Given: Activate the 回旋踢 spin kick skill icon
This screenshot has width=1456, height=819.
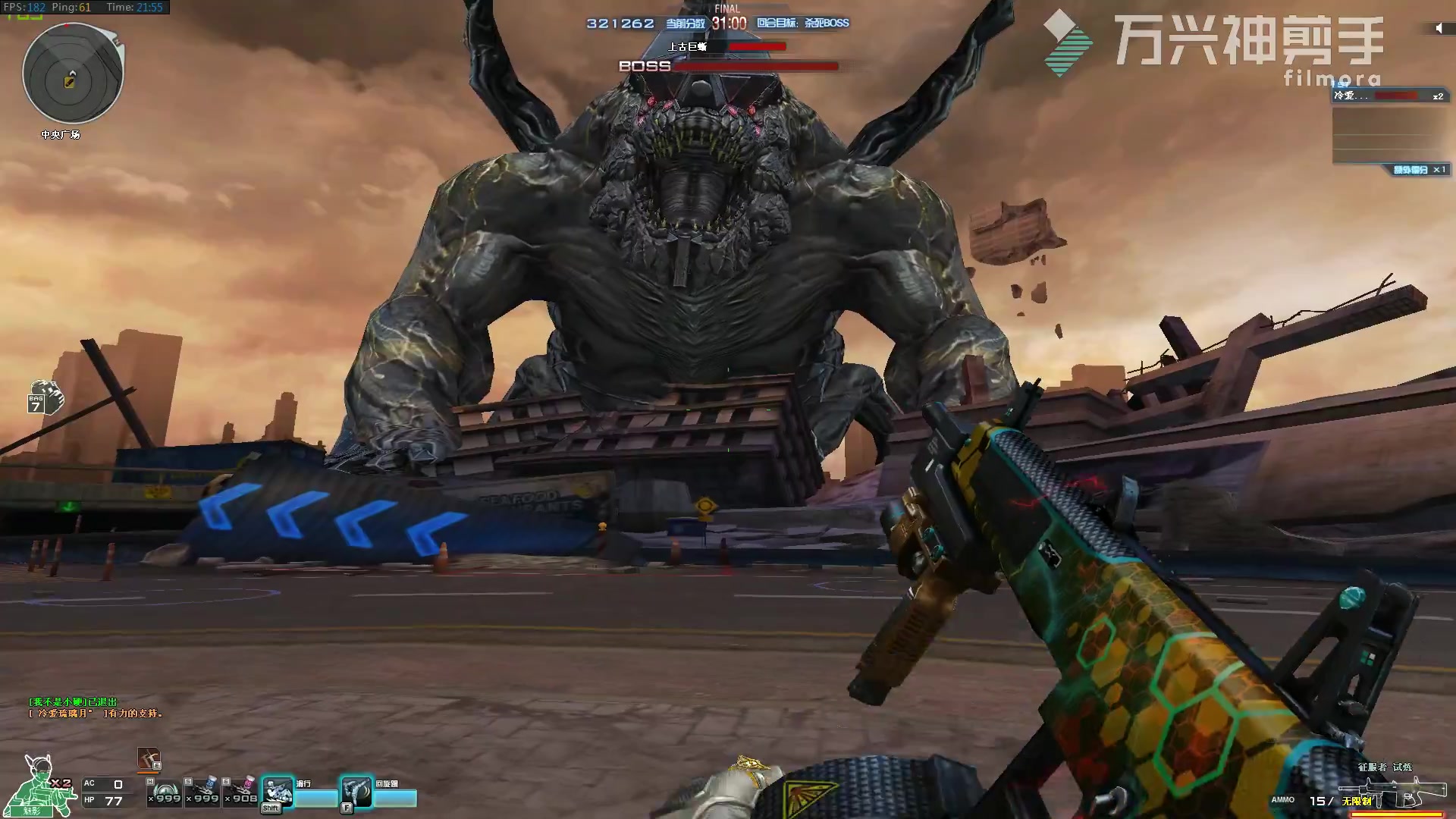Looking at the screenshot, I should tap(356, 792).
